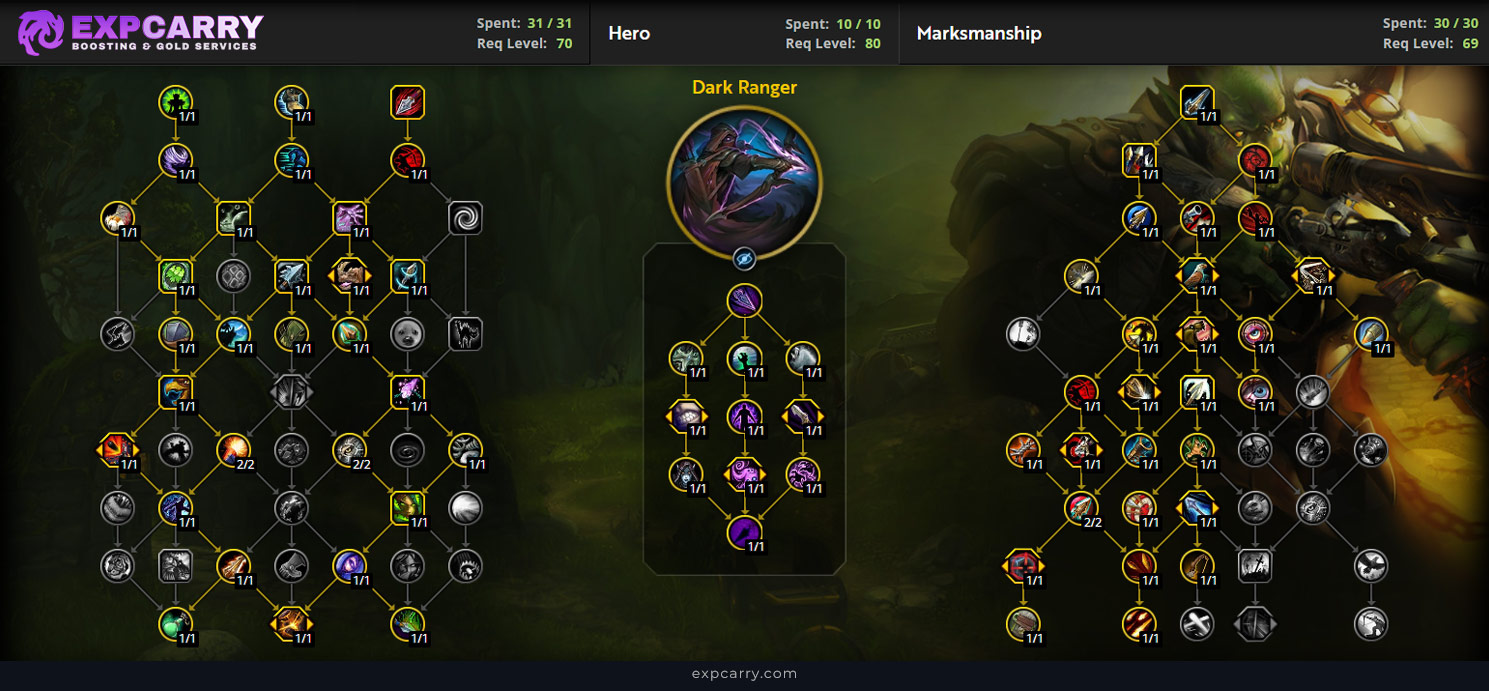
Task: Select the blue eagle head talent
Action: (x=175, y=391)
